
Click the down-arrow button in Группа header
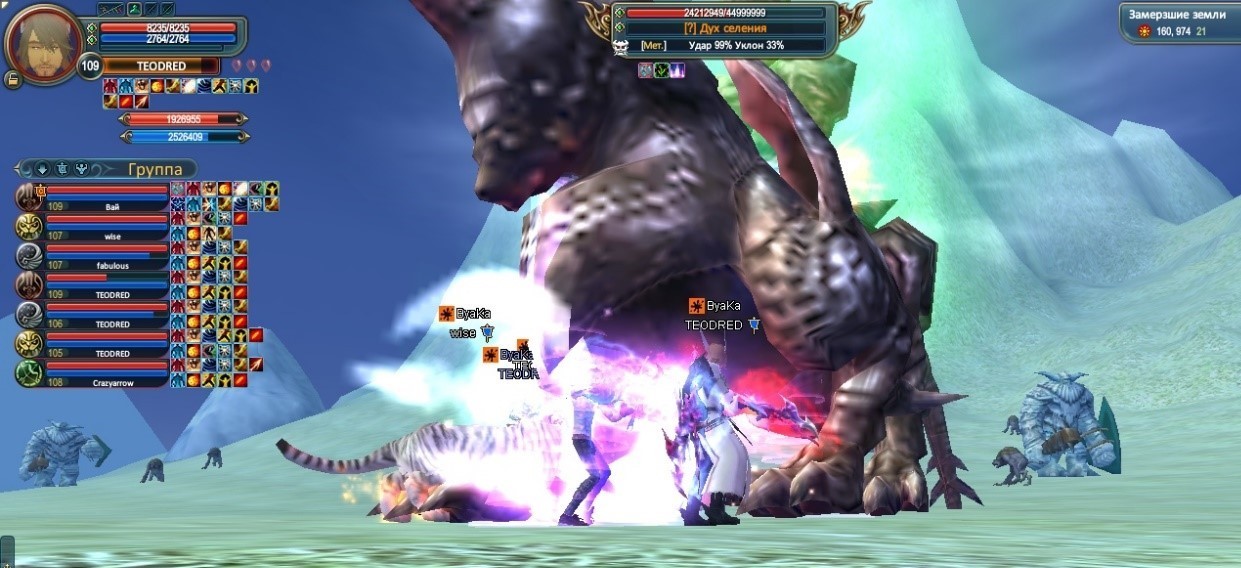(42, 169)
